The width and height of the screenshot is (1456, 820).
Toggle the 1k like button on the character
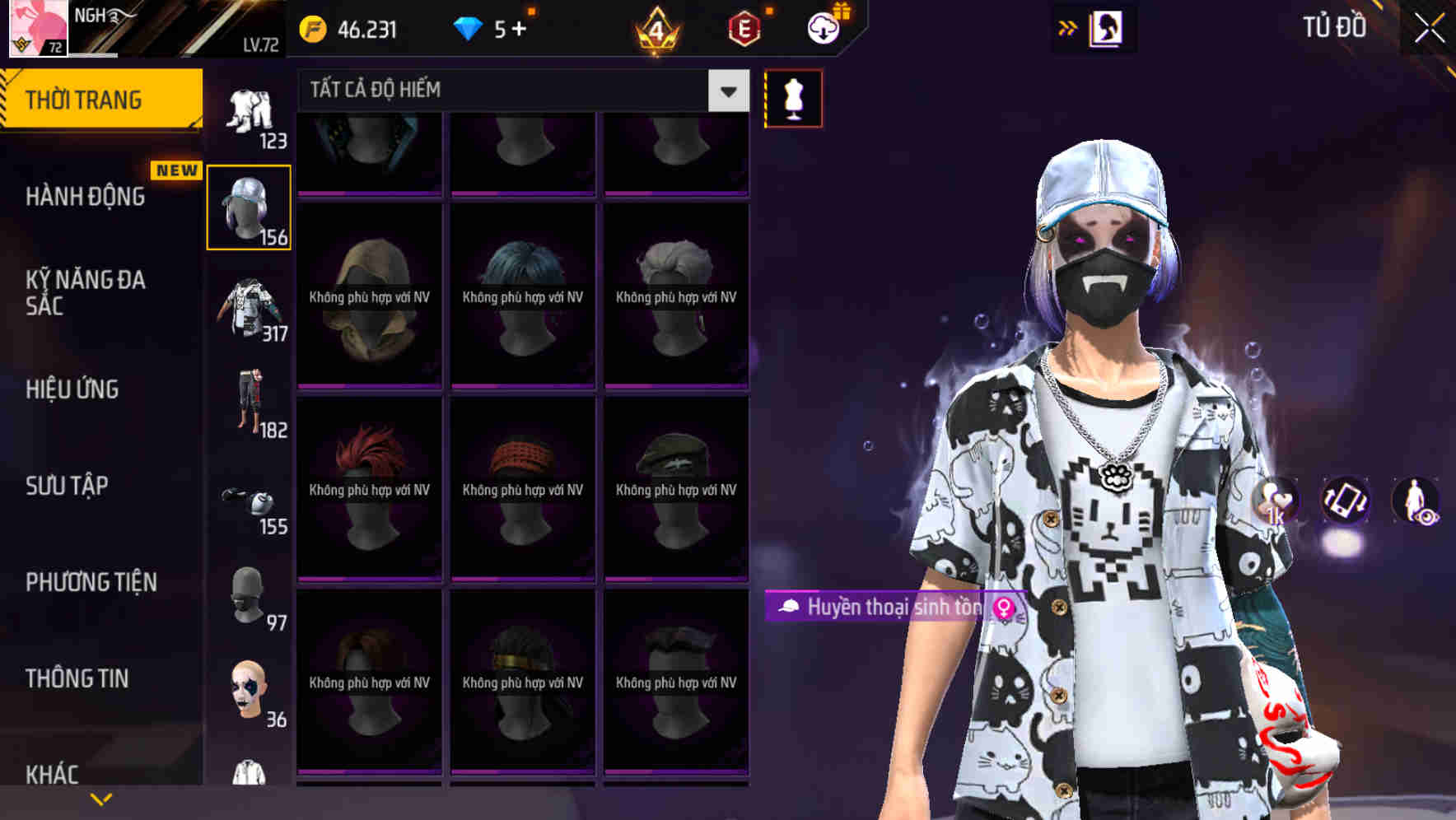click(x=1276, y=502)
